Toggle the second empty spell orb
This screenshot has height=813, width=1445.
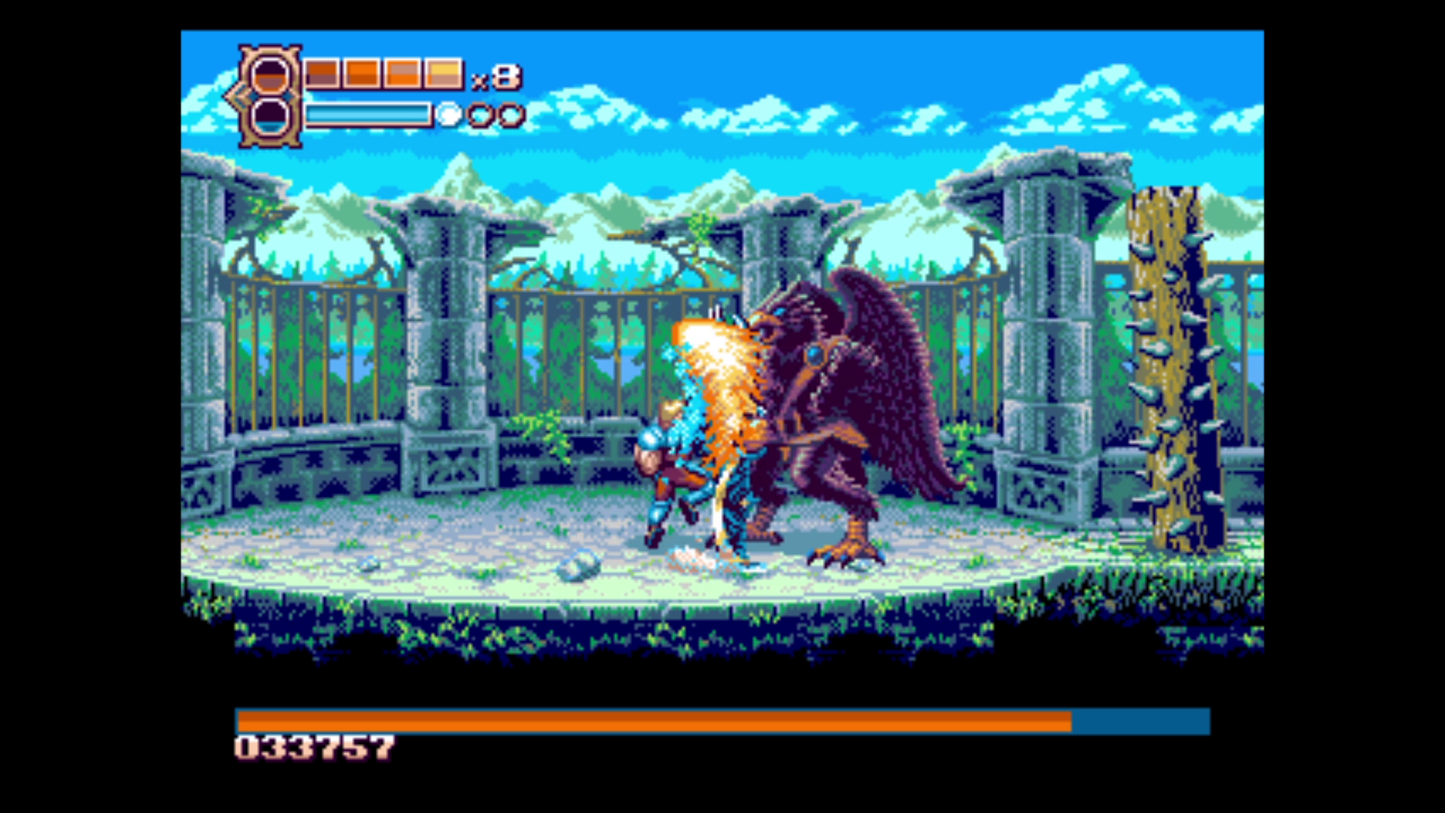[x=511, y=114]
